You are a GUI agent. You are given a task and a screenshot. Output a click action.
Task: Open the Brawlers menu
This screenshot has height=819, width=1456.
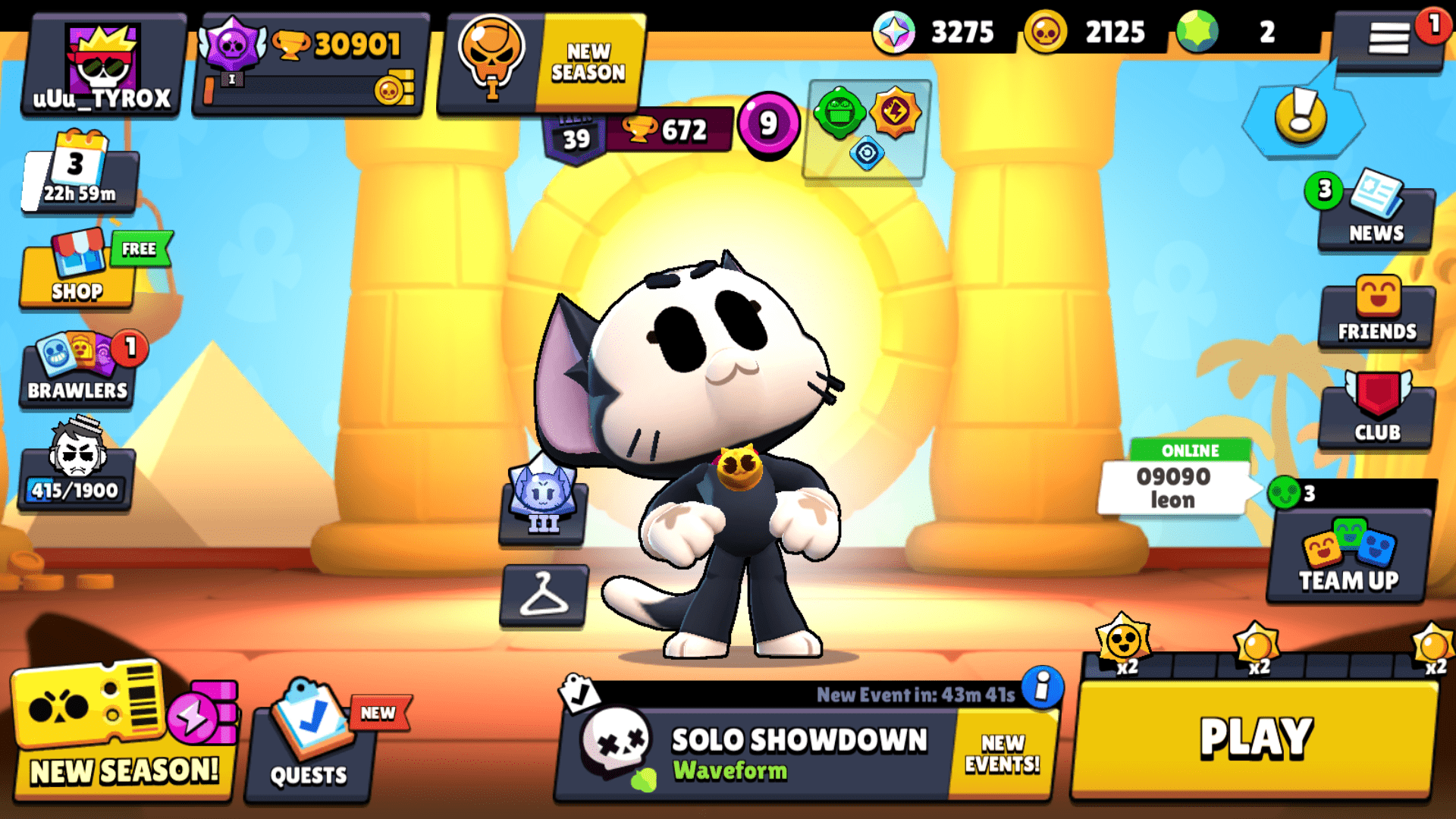point(76,372)
